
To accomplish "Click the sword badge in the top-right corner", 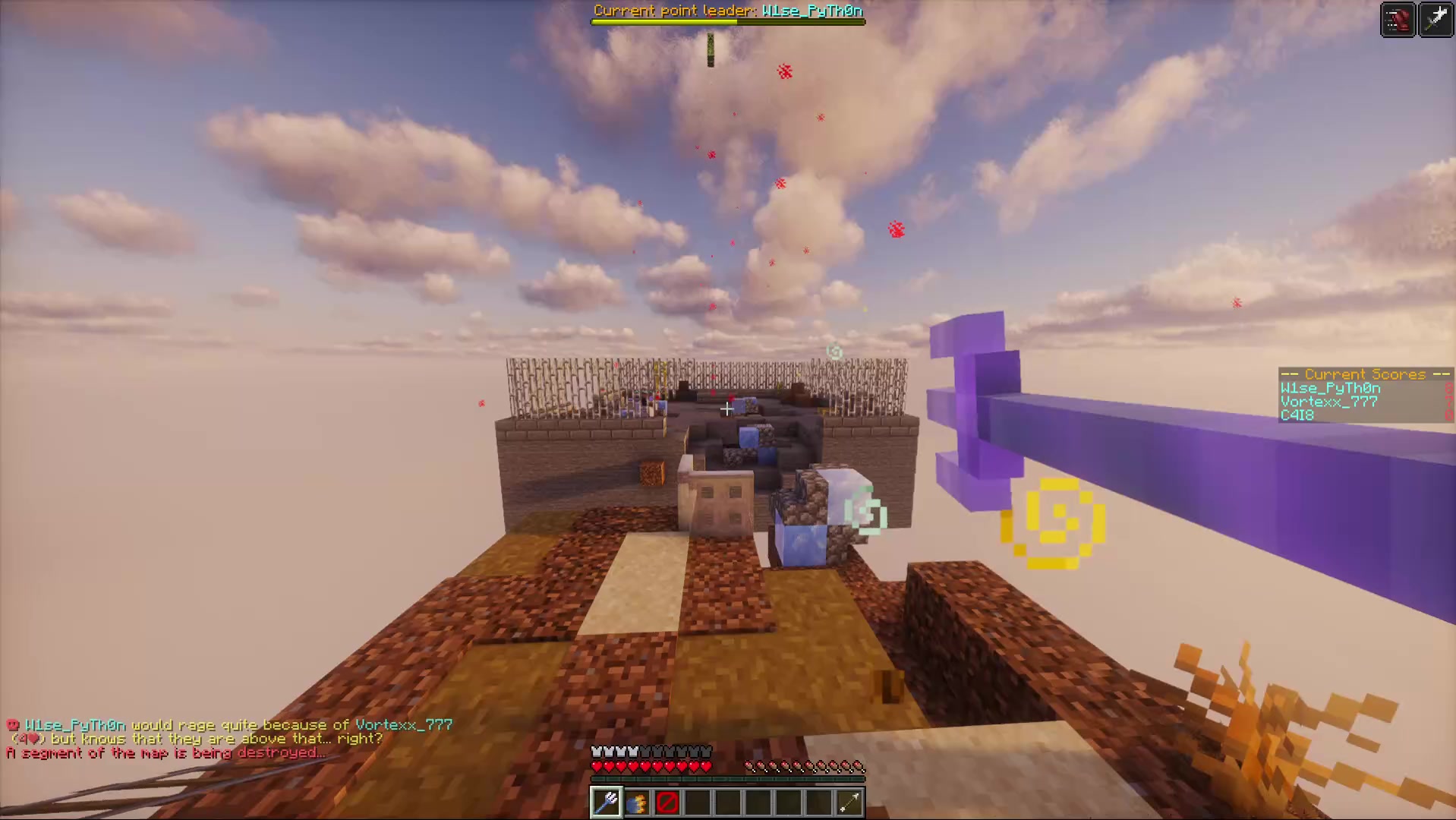I will click(1436, 19).
